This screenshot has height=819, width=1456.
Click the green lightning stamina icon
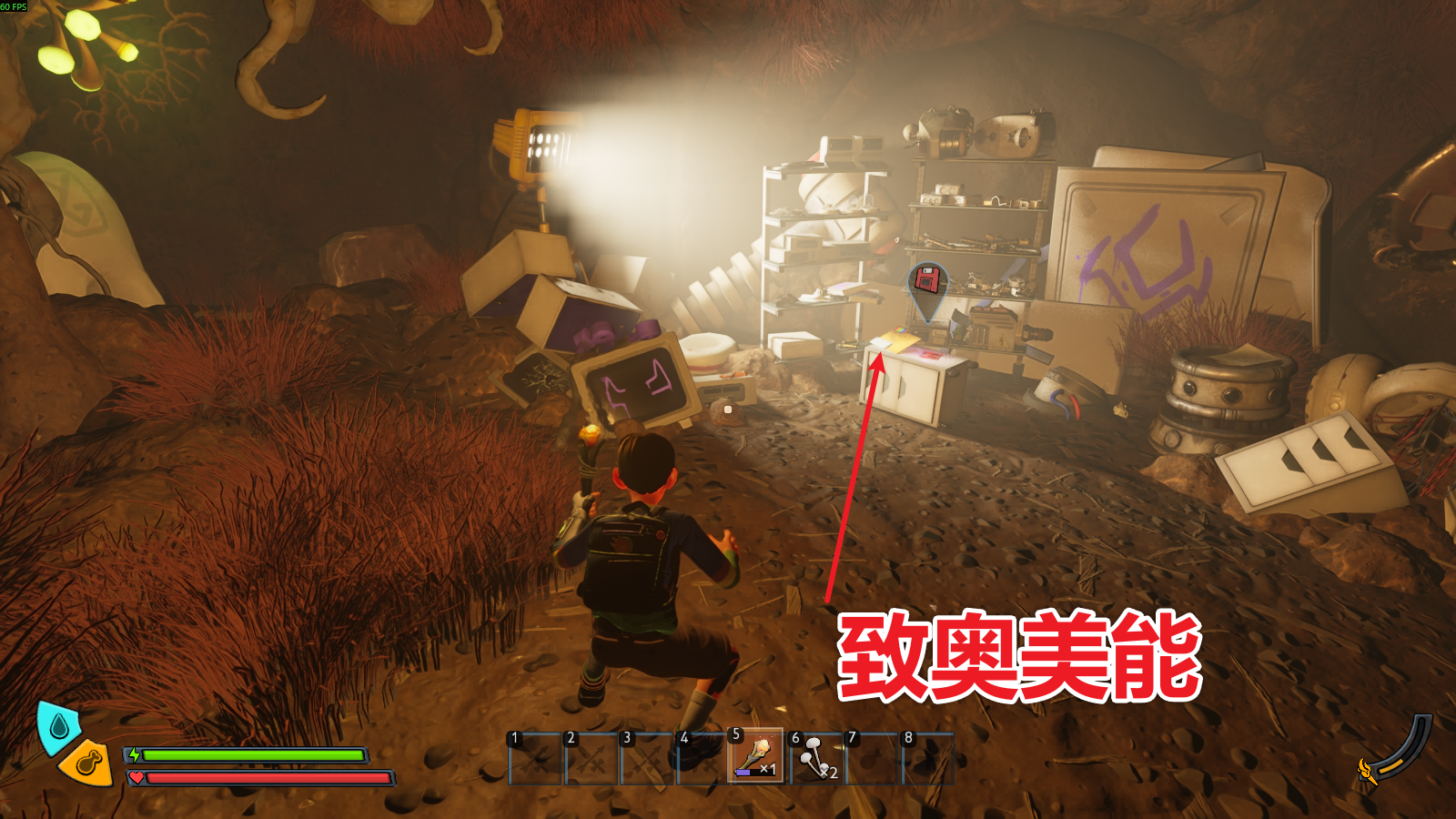(135, 754)
